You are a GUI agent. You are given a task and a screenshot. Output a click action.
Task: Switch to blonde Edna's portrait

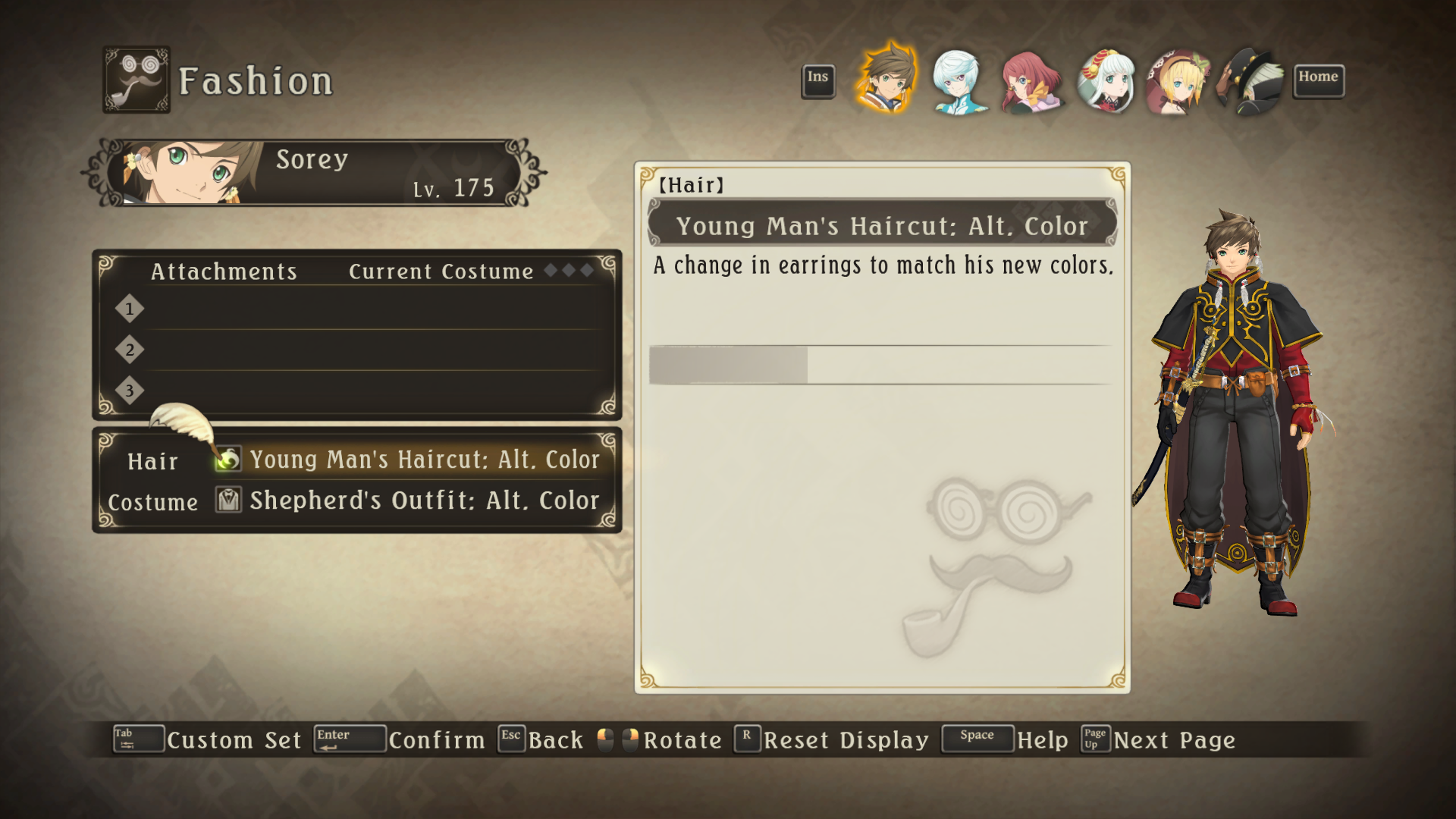[1178, 80]
